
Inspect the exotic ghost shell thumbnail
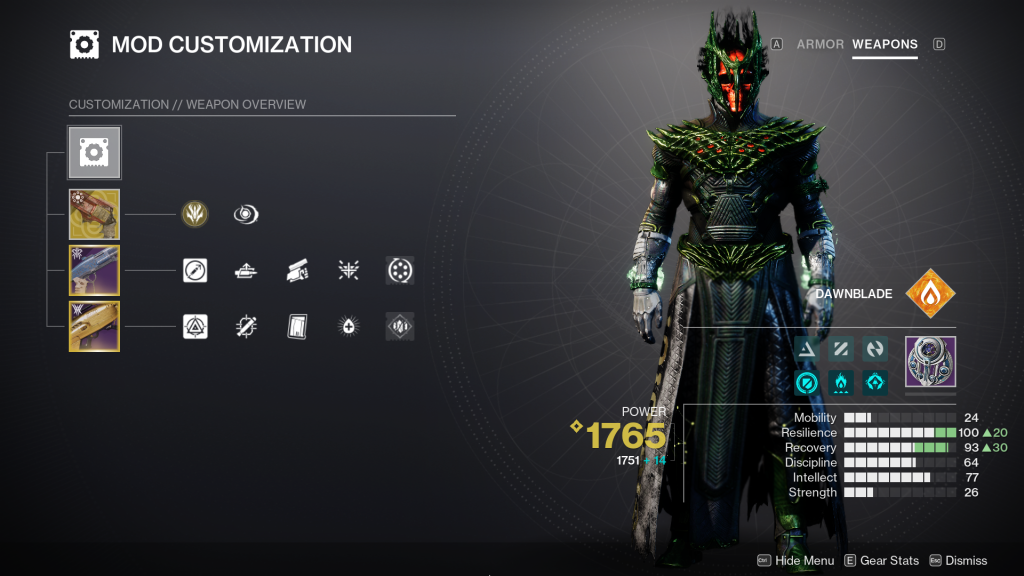click(x=930, y=361)
